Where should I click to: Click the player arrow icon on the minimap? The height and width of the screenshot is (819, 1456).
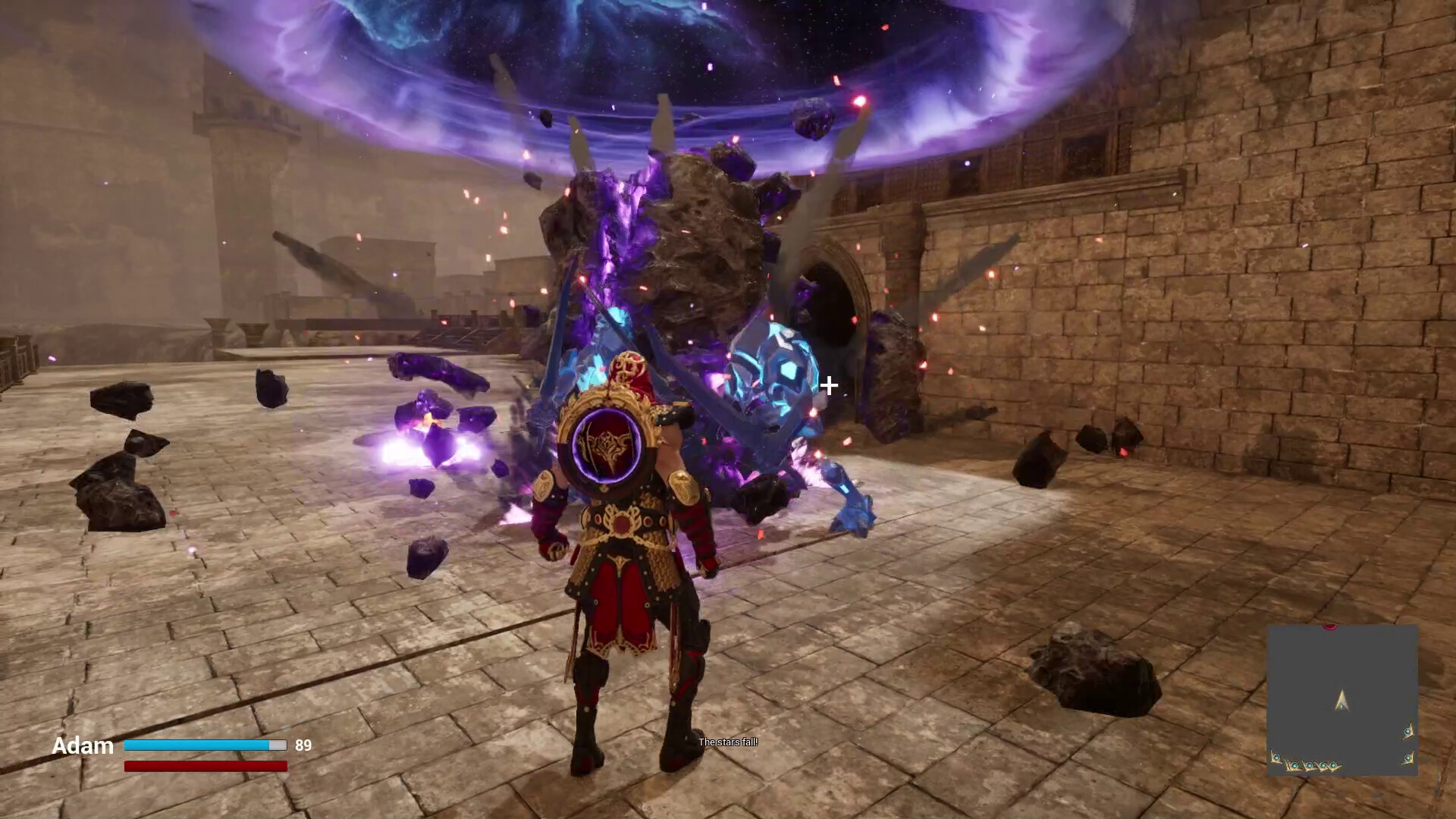pos(1342,701)
